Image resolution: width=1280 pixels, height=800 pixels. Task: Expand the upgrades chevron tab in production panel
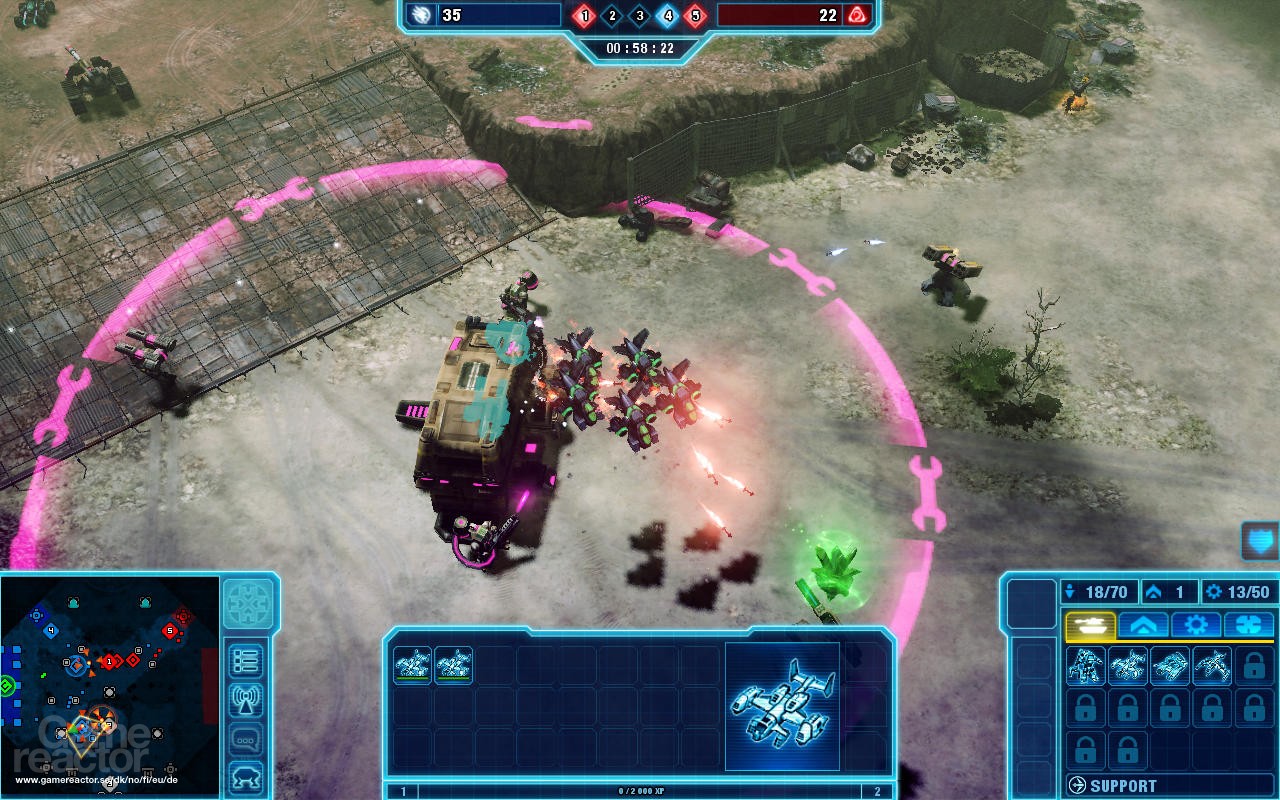click(1143, 624)
